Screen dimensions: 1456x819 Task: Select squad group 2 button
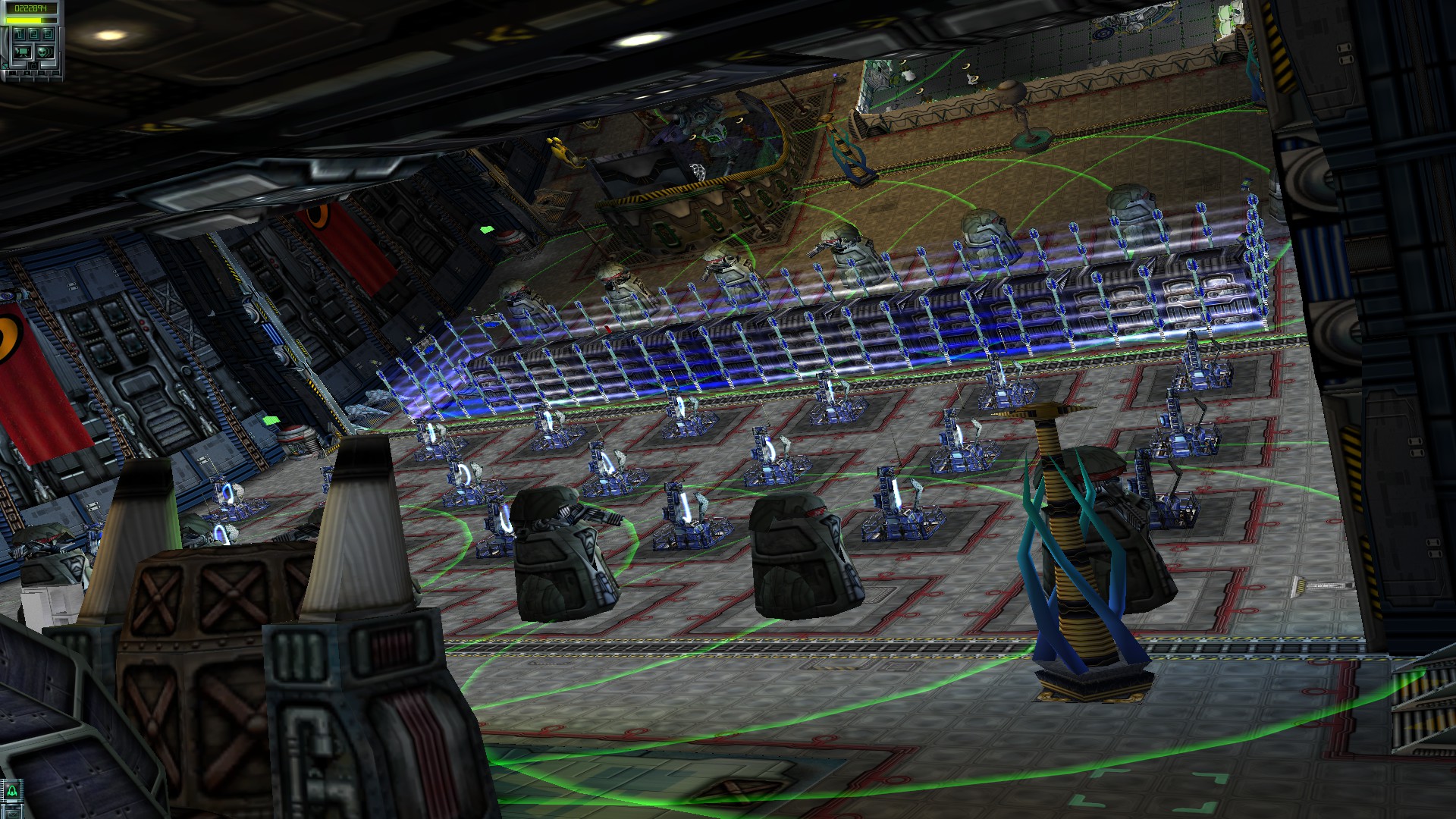[x=34, y=34]
